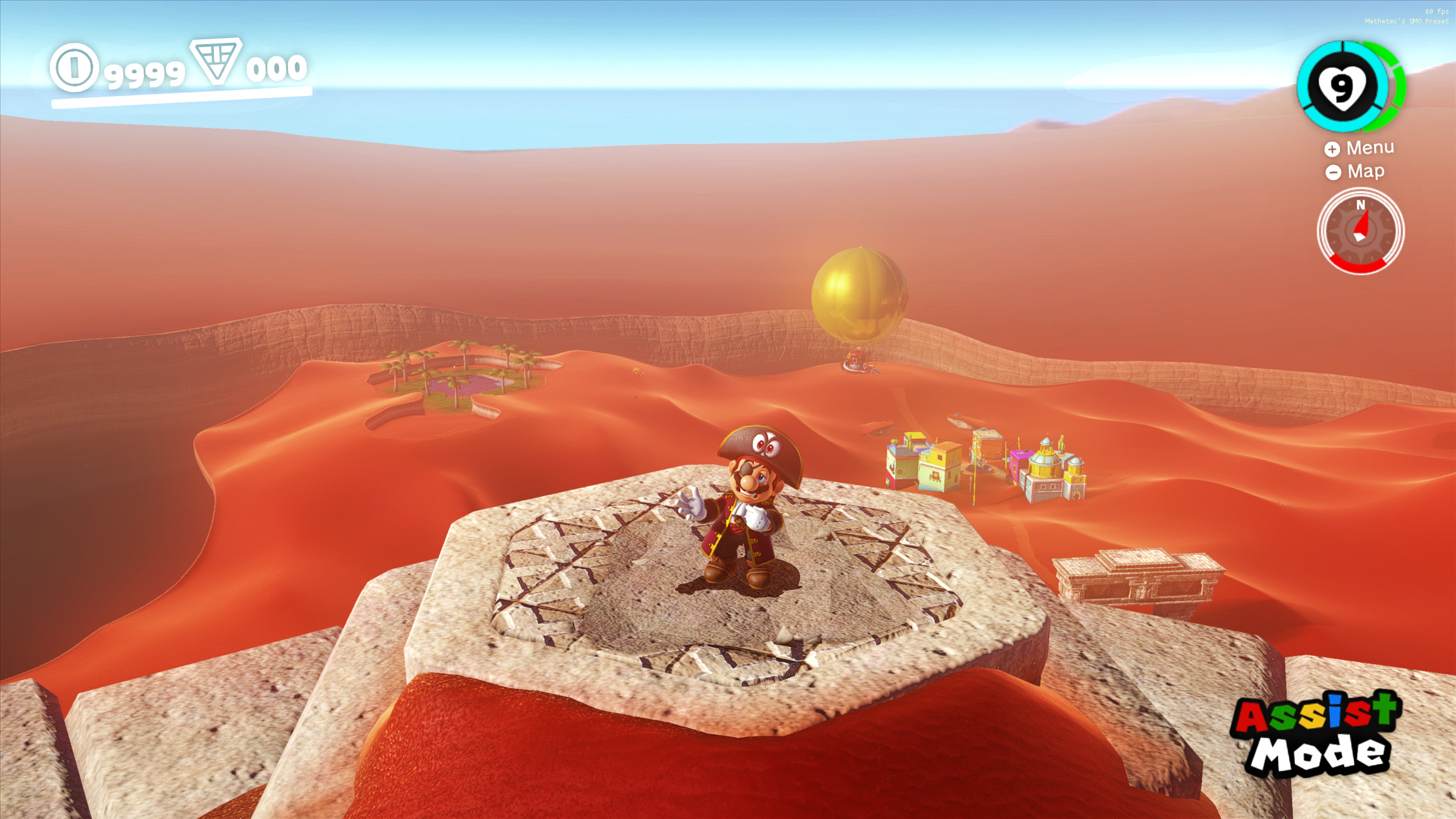The height and width of the screenshot is (819, 1456).
Task: Select the Map label text
Action: click(x=1366, y=171)
